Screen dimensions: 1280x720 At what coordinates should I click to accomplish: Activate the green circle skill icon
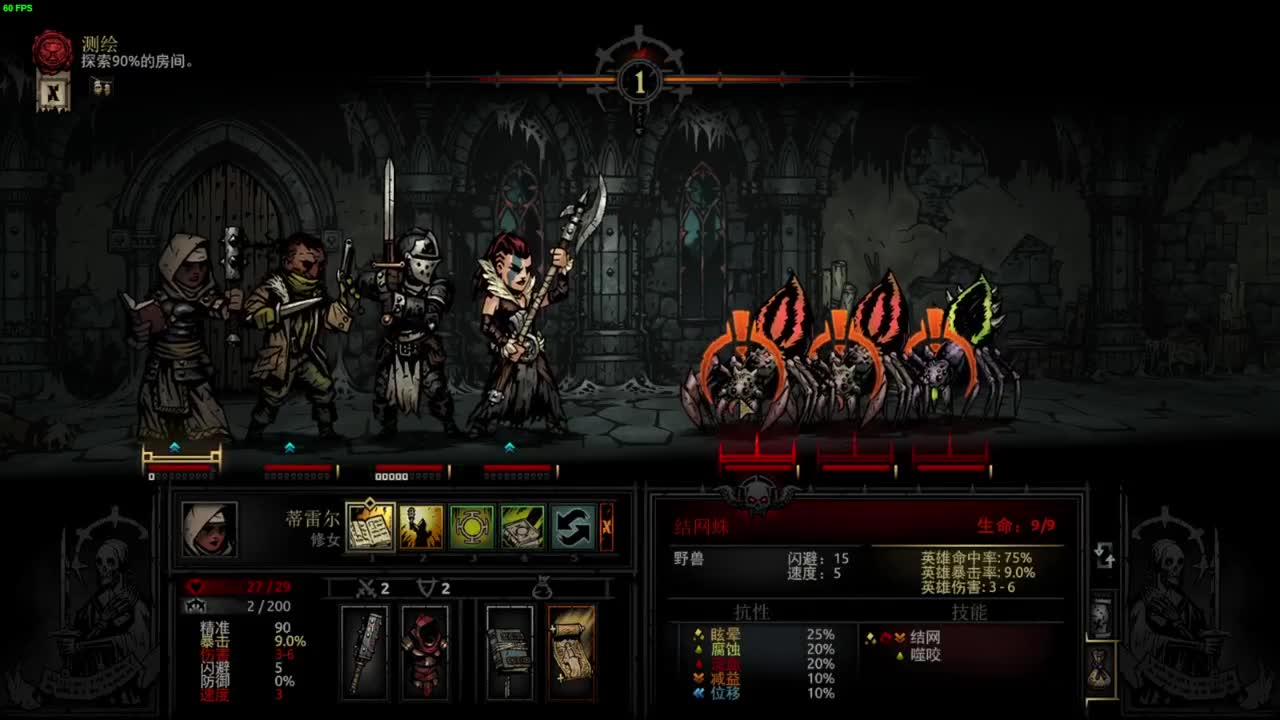point(471,527)
